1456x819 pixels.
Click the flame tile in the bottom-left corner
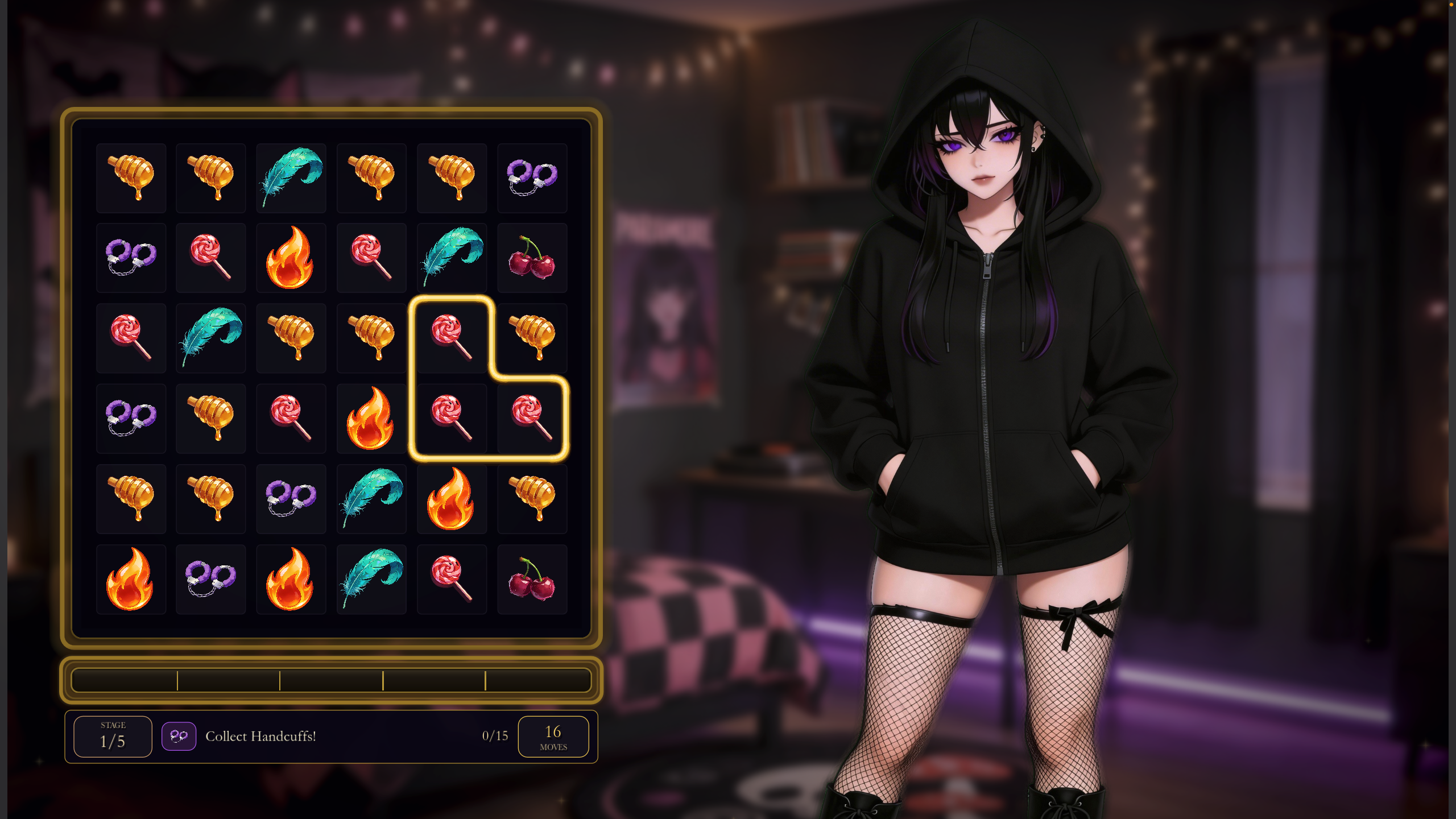[131, 579]
